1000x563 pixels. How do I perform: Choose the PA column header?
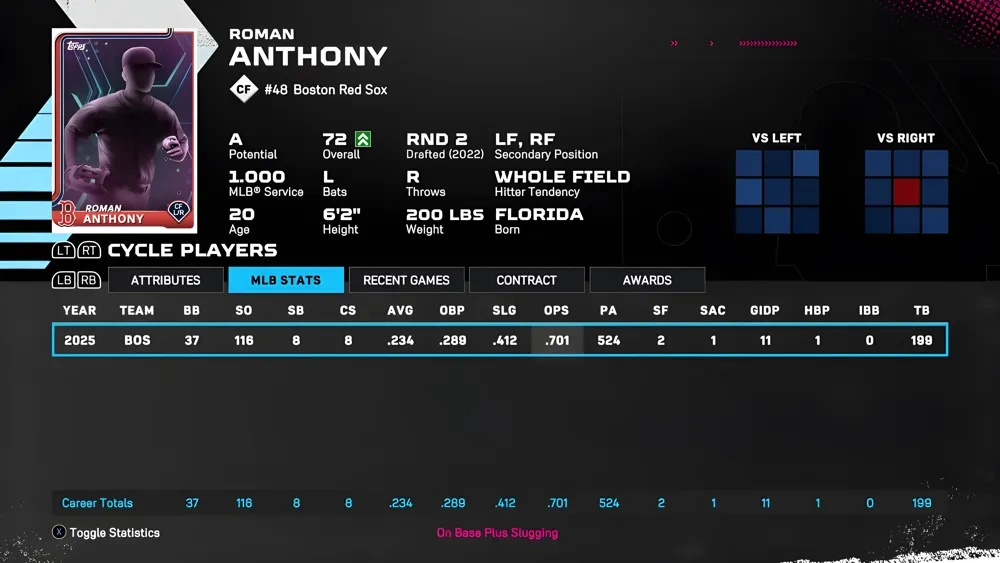[x=608, y=311]
